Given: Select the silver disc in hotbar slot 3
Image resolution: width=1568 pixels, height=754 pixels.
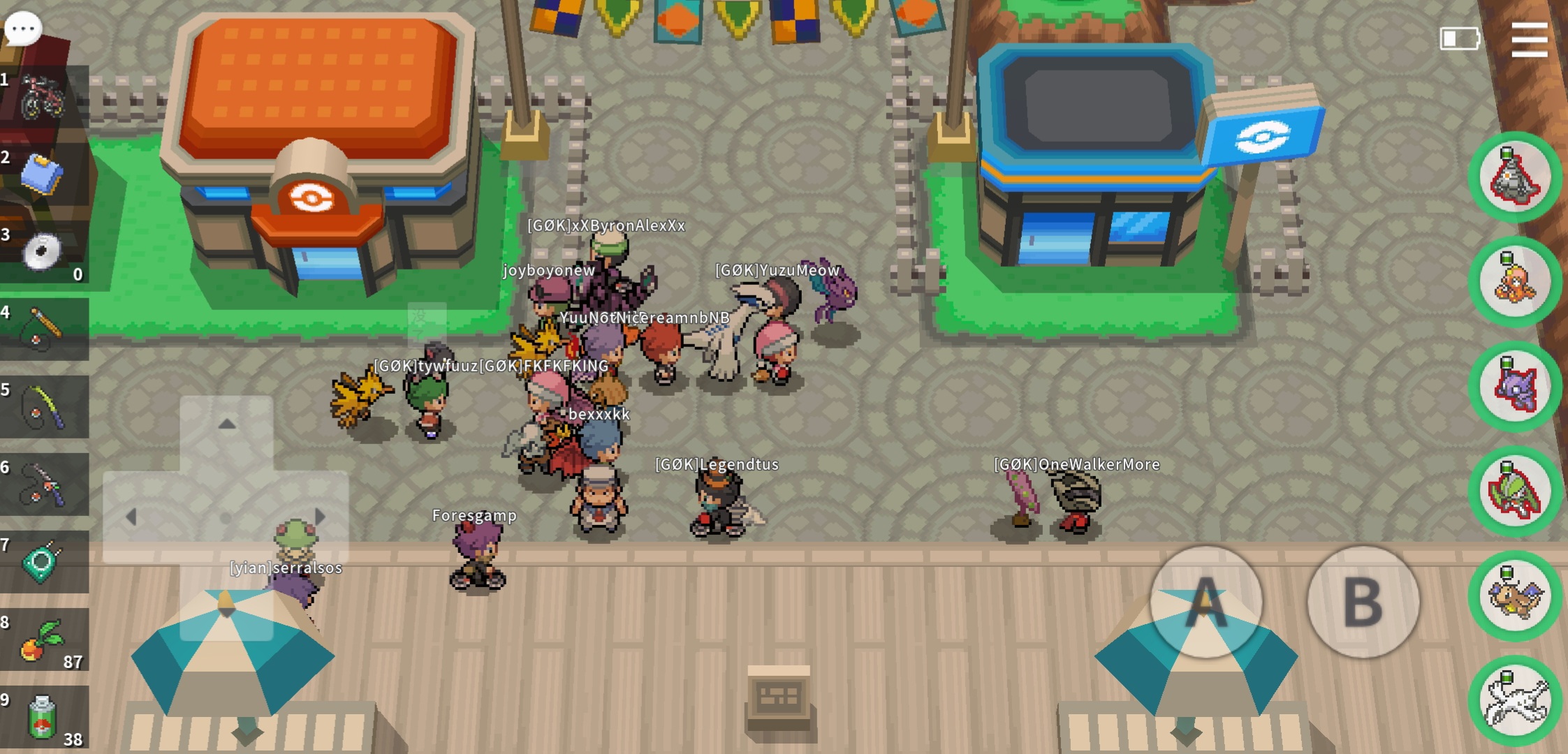Looking at the screenshot, I should coord(42,251).
